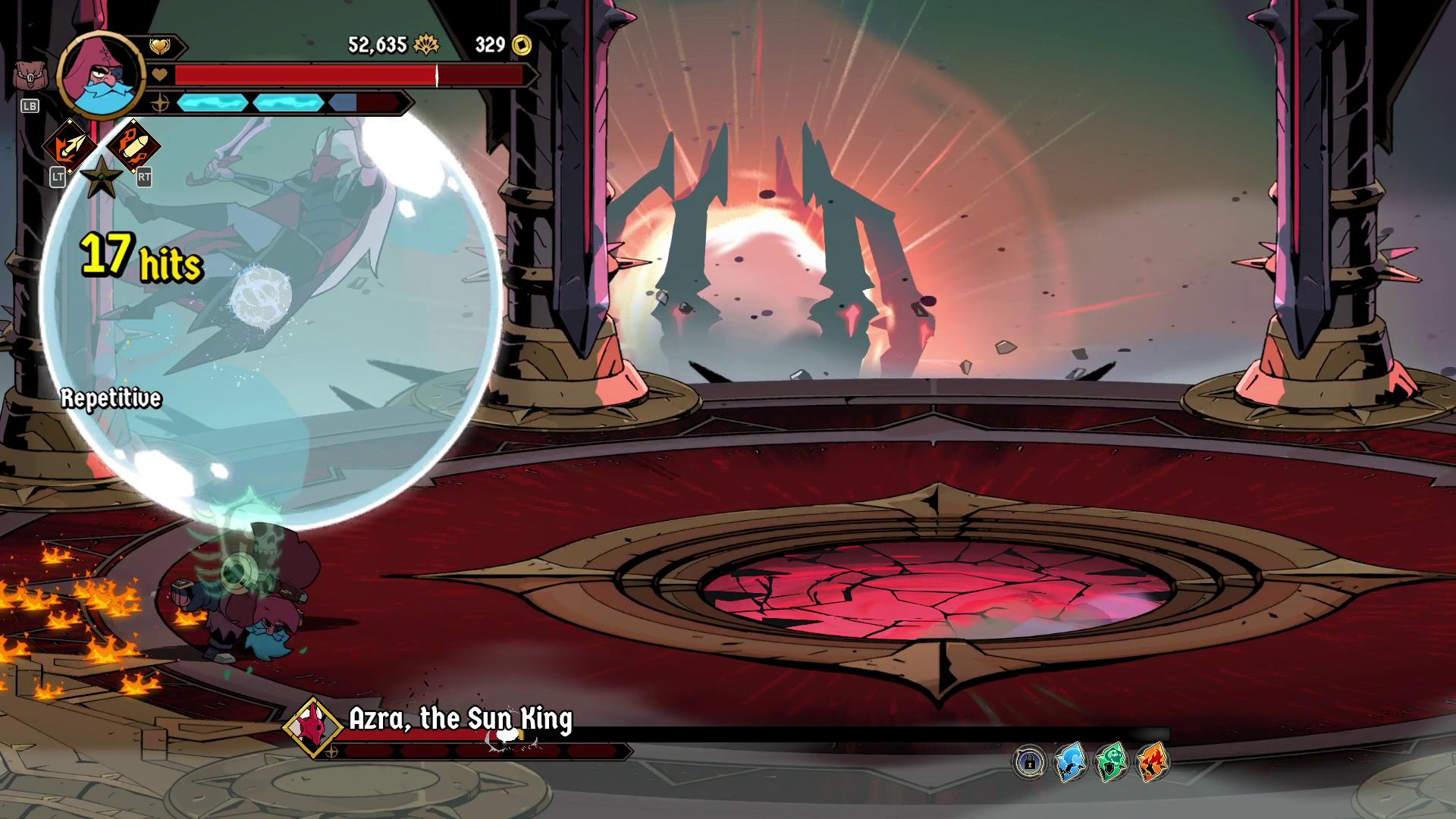This screenshot has height=819, width=1456.
Task: Activate the flaming arrow ability
Action: pyautogui.click(x=69, y=146)
